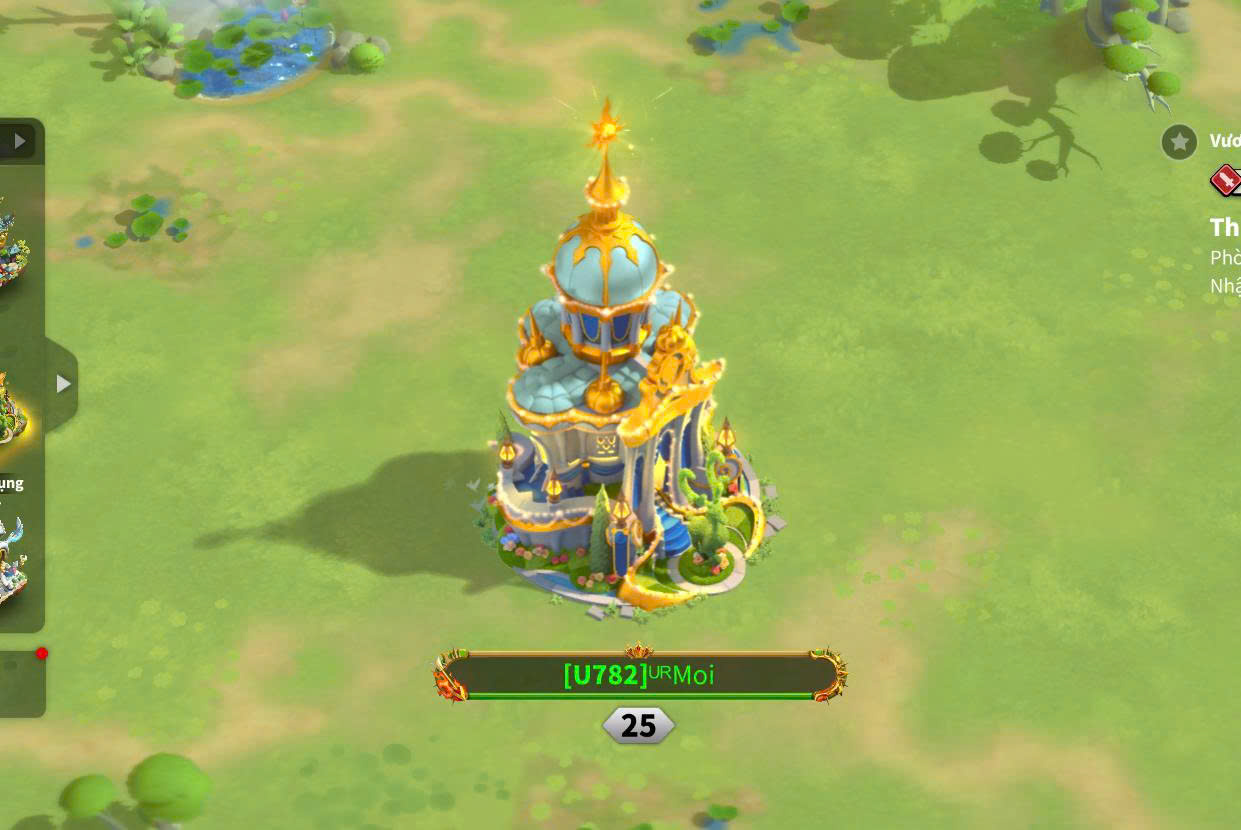Click the red sword diamond icon

[1225, 180]
